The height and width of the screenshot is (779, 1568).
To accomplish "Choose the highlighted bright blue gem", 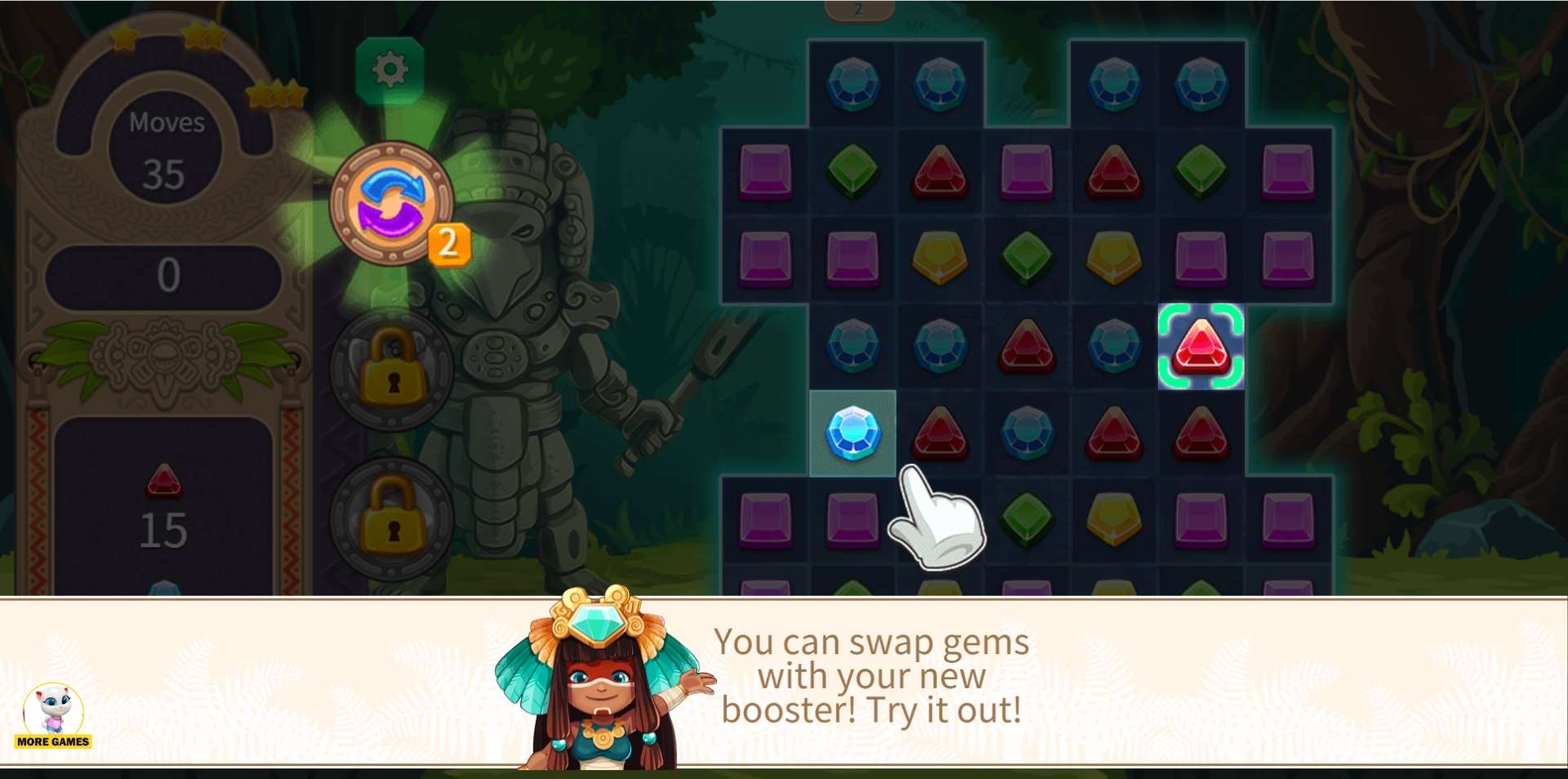I will [x=853, y=433].
